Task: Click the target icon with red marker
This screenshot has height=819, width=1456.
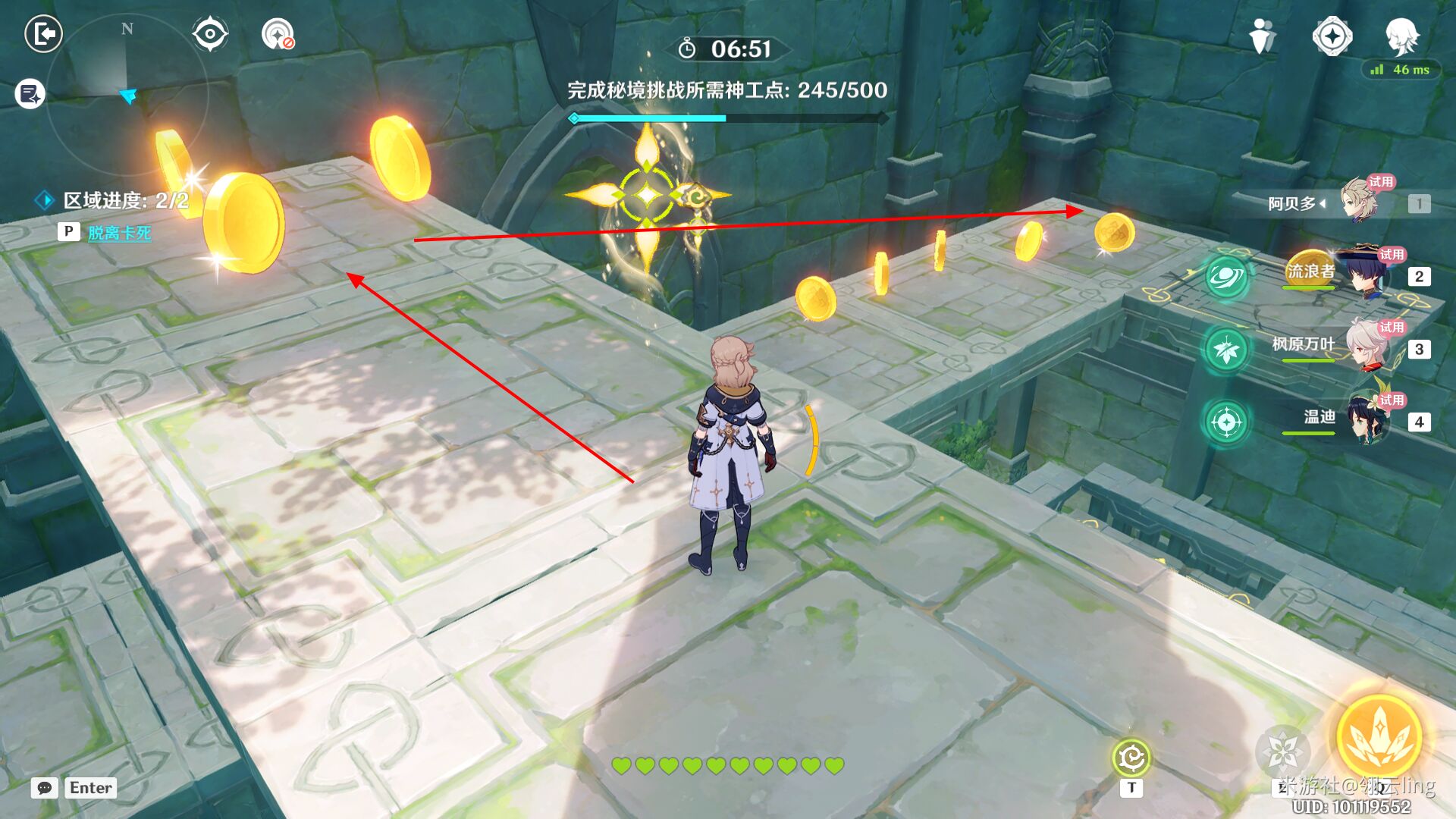Action: click(x=278, y=34)
